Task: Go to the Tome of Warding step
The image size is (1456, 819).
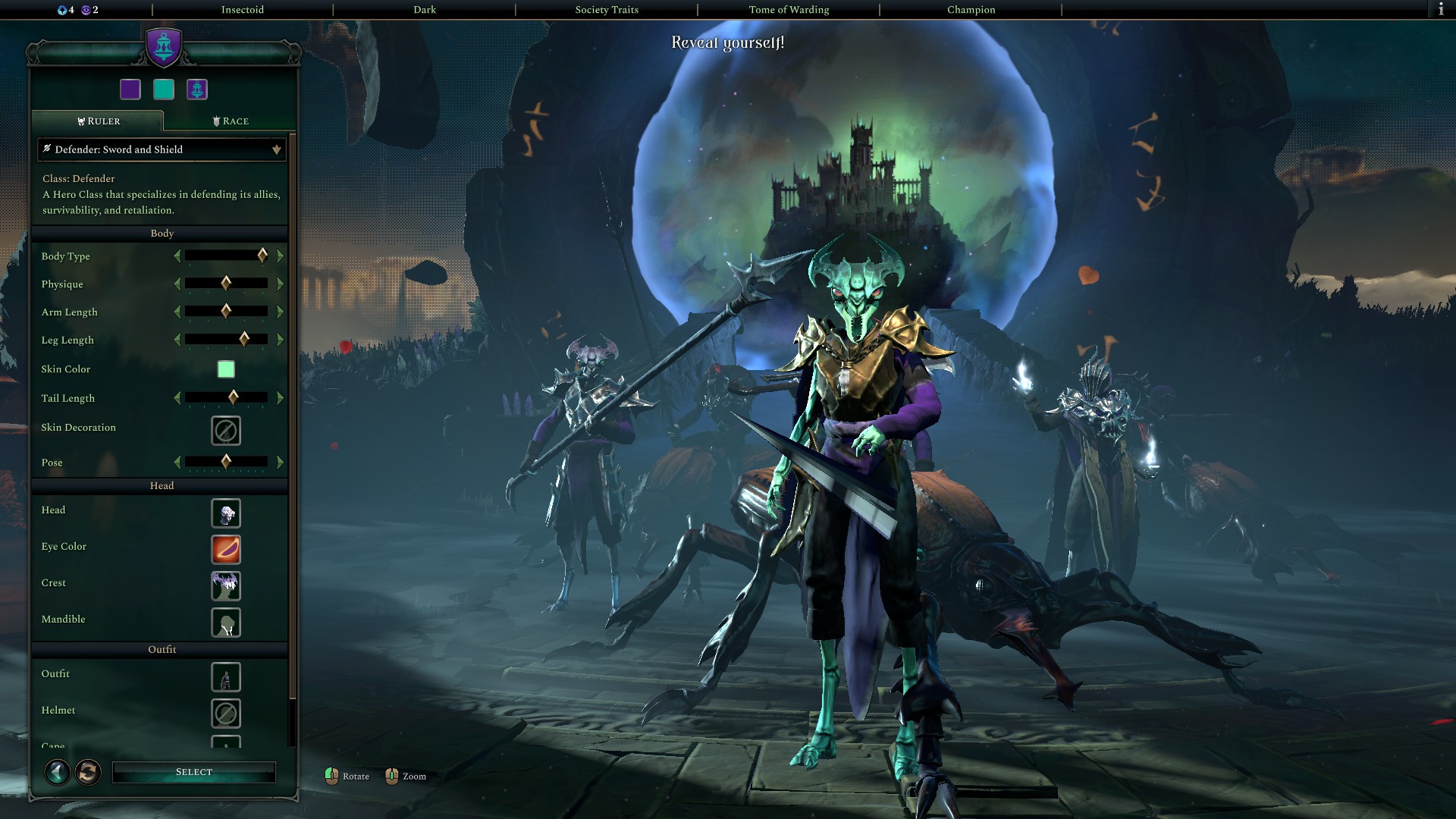Action: click(789, 10)
